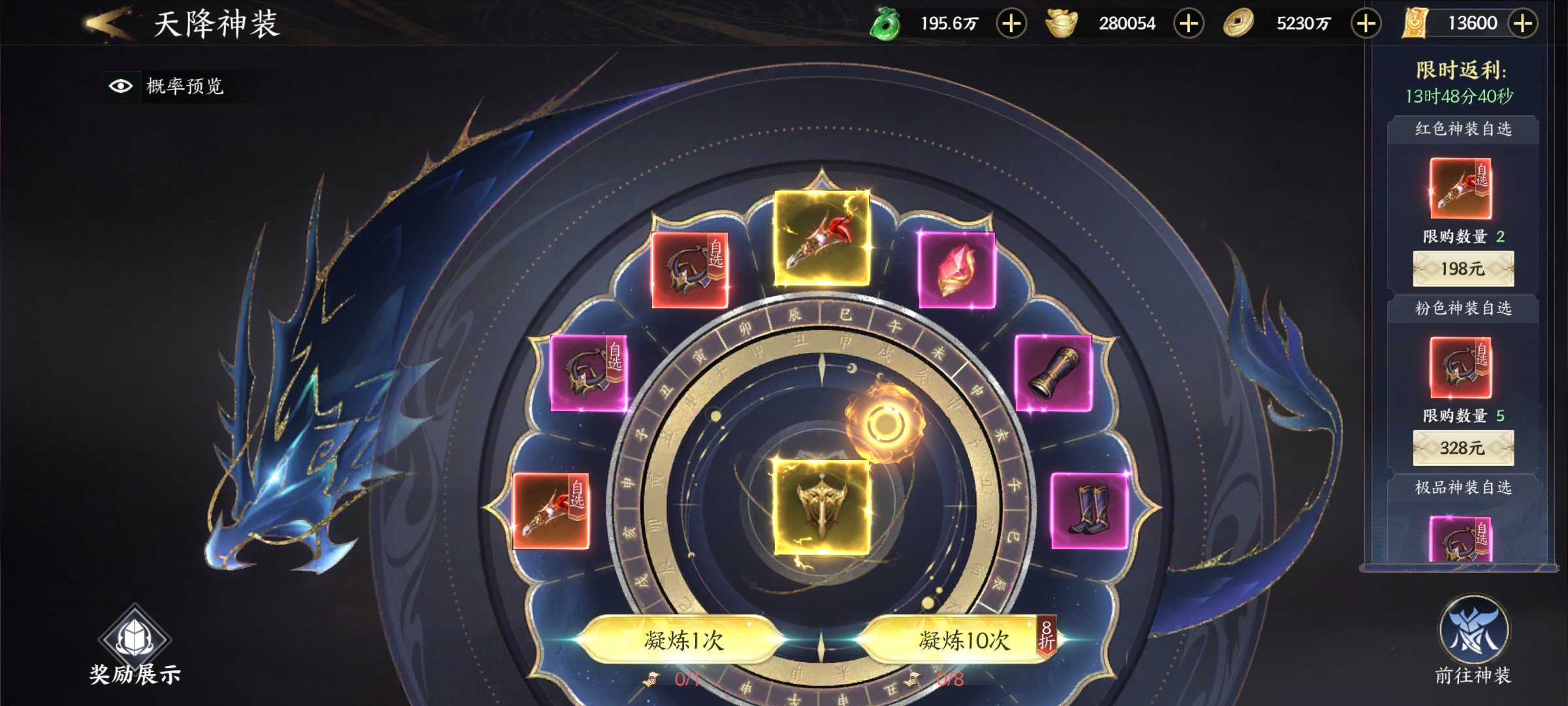Add more golden scroll tickets

pyautogui.click(x=1523, y=24)
